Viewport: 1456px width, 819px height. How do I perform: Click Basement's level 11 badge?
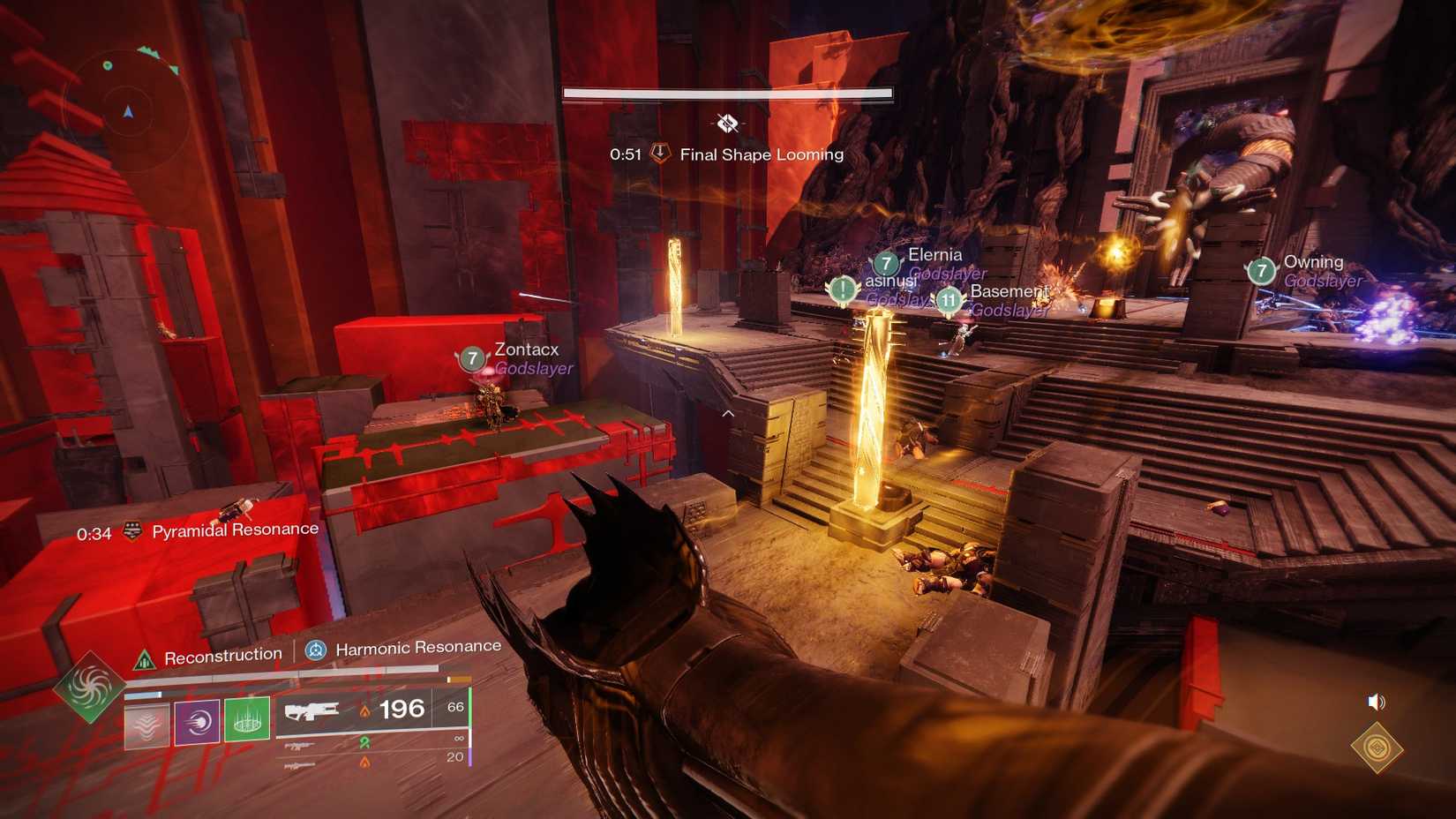(949, 299)
